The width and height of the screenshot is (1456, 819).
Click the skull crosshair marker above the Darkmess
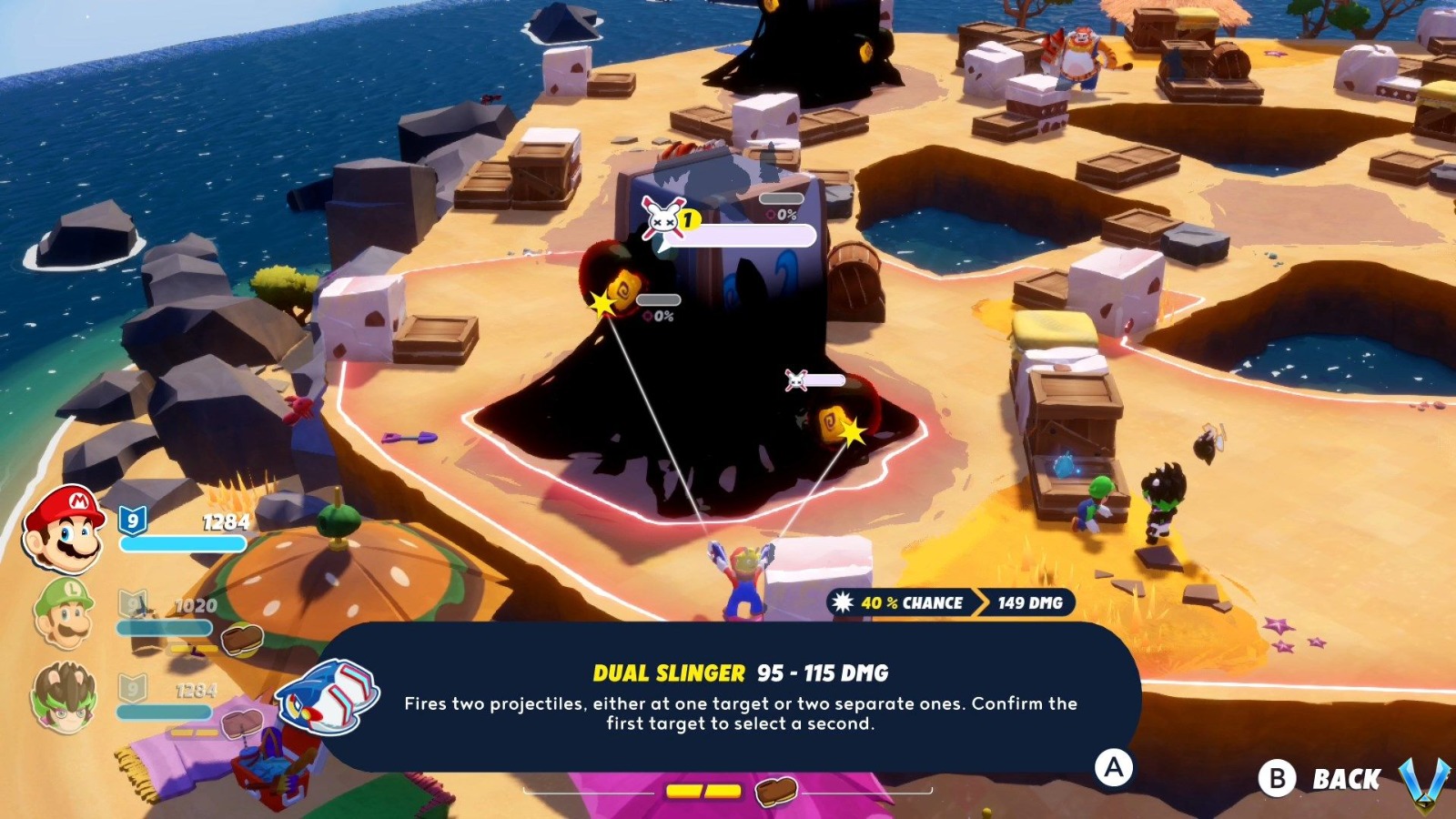(x=664, y=218)
